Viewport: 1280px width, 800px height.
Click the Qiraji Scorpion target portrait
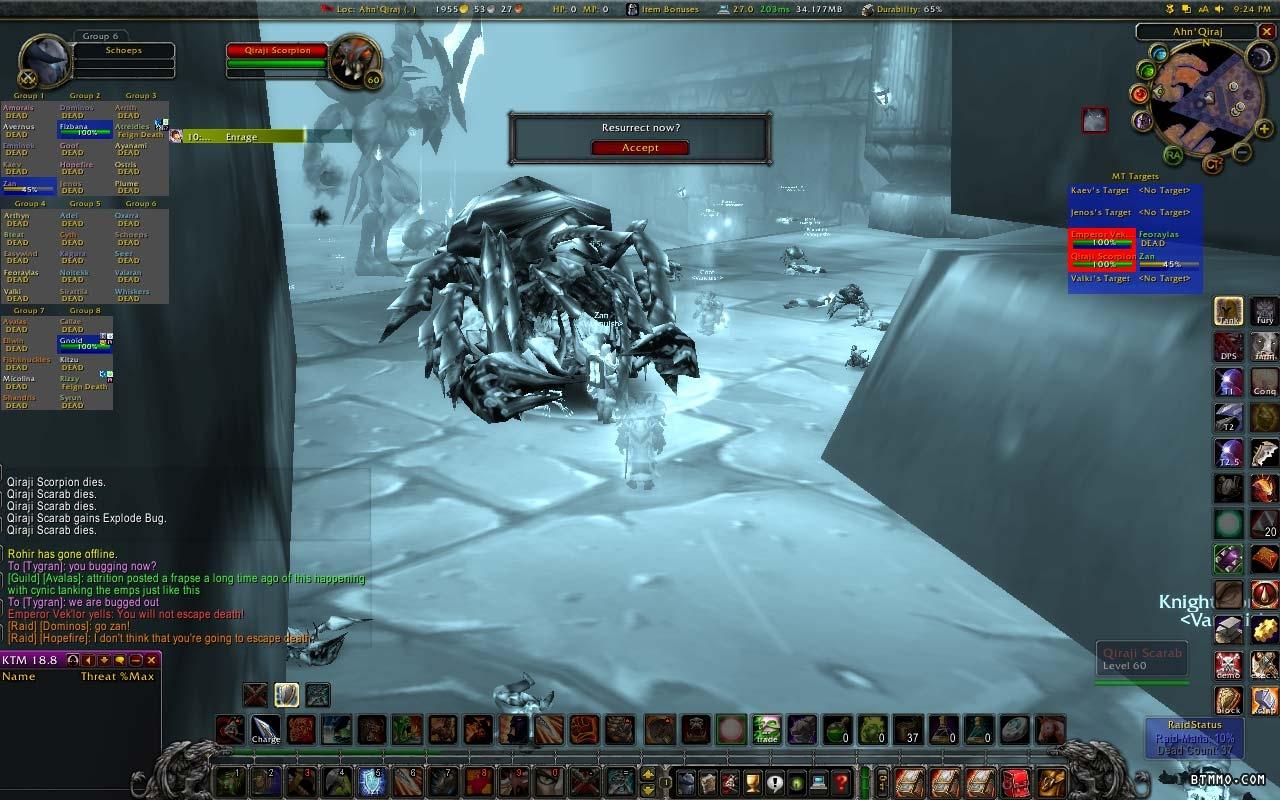[353, 62]
